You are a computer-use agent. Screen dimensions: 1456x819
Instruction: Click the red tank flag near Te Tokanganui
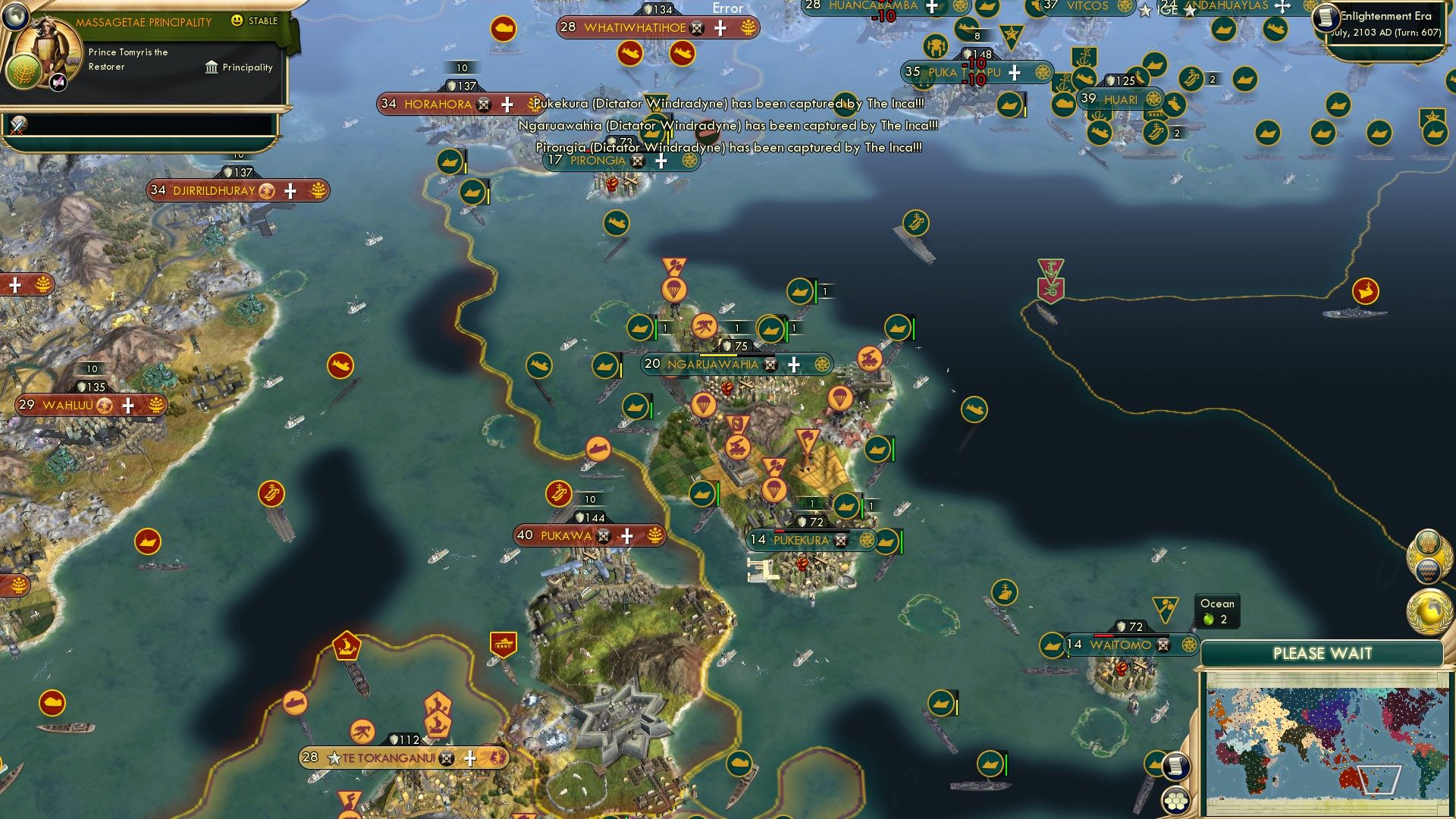503,641
